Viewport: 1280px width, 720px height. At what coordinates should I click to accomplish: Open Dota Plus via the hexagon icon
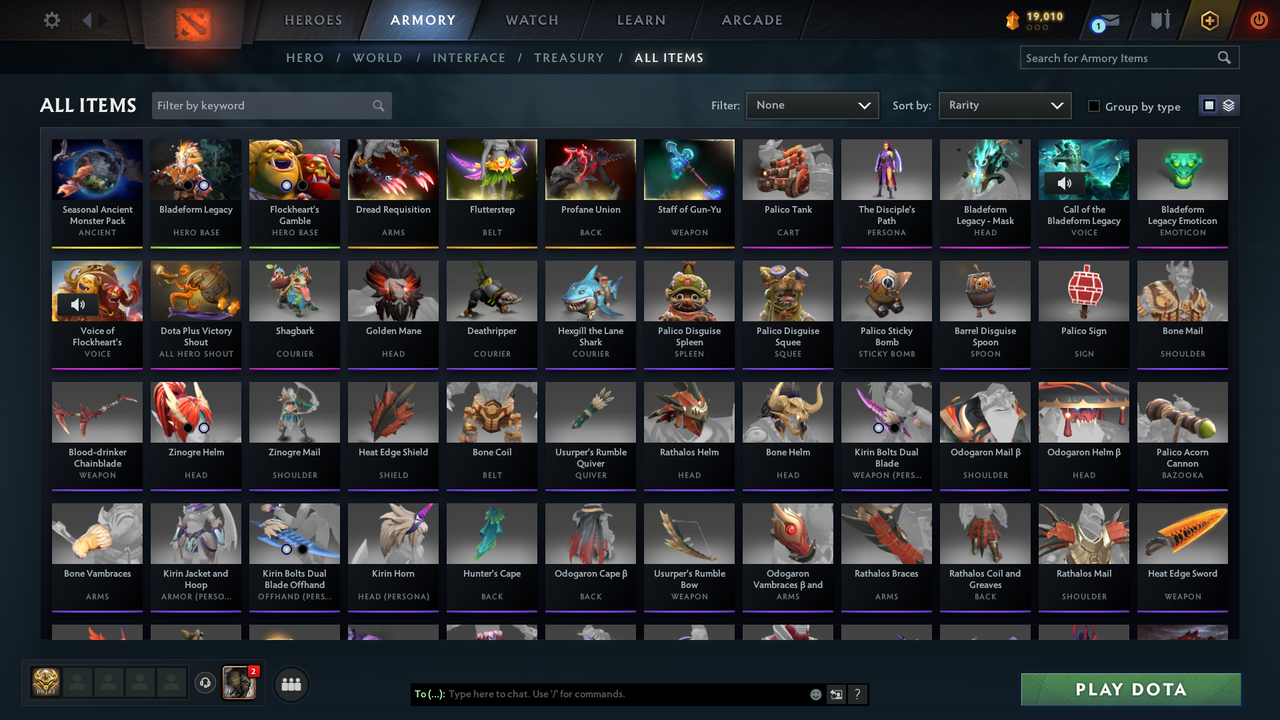1209,19
